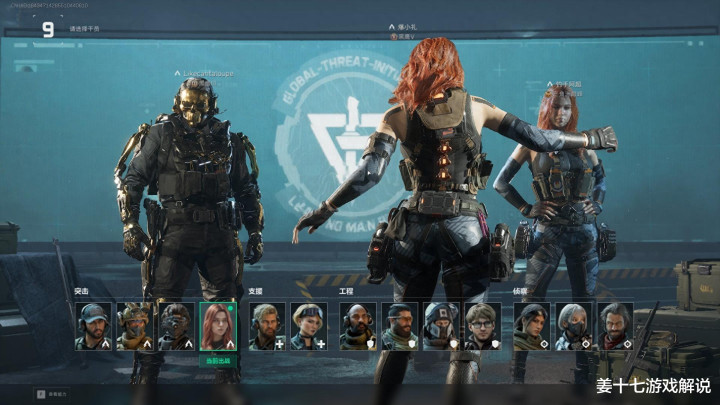This screenshot has height=405, width=720.
Task: Pick the dark-masked assault operator portrait
Action: pos(175,326)
